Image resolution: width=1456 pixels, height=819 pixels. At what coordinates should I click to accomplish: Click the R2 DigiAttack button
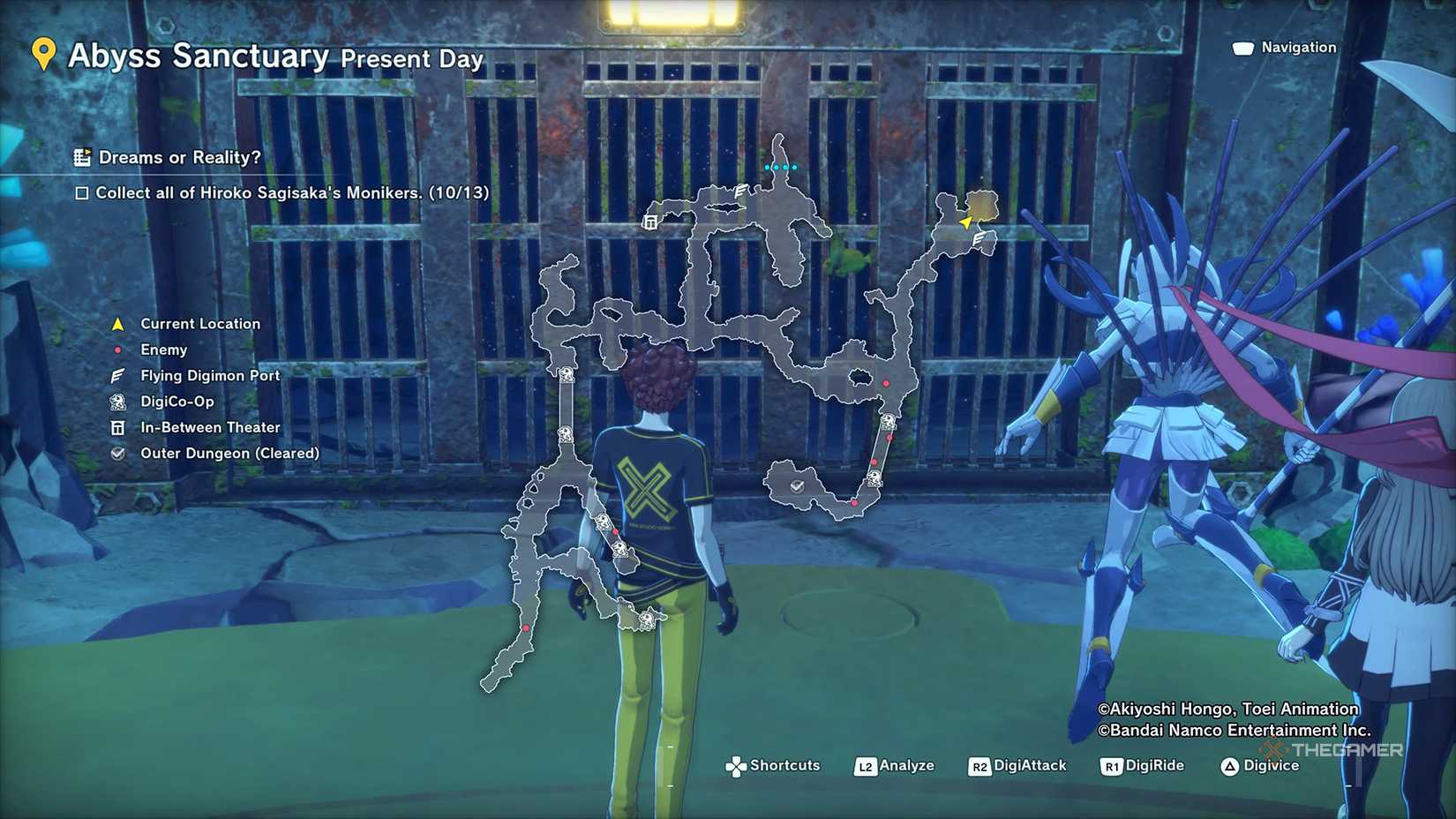click(x=979, y=765)
